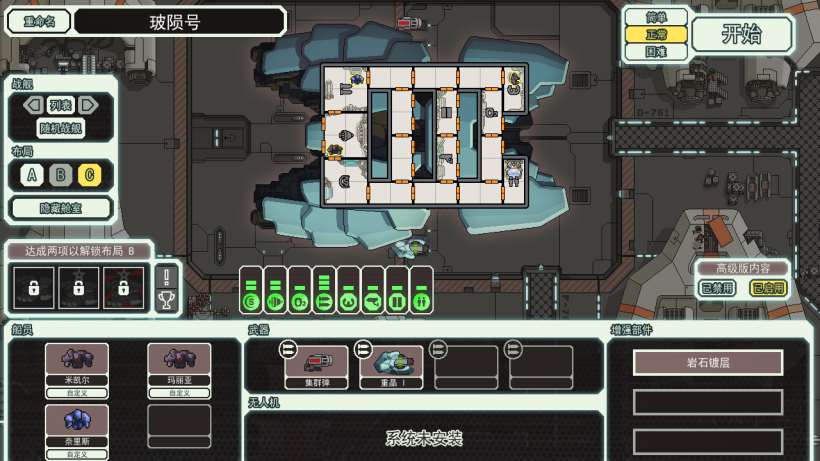Disable advanced content with 已禁用
This screenshot has width=820, height=461.
(714, 288)
